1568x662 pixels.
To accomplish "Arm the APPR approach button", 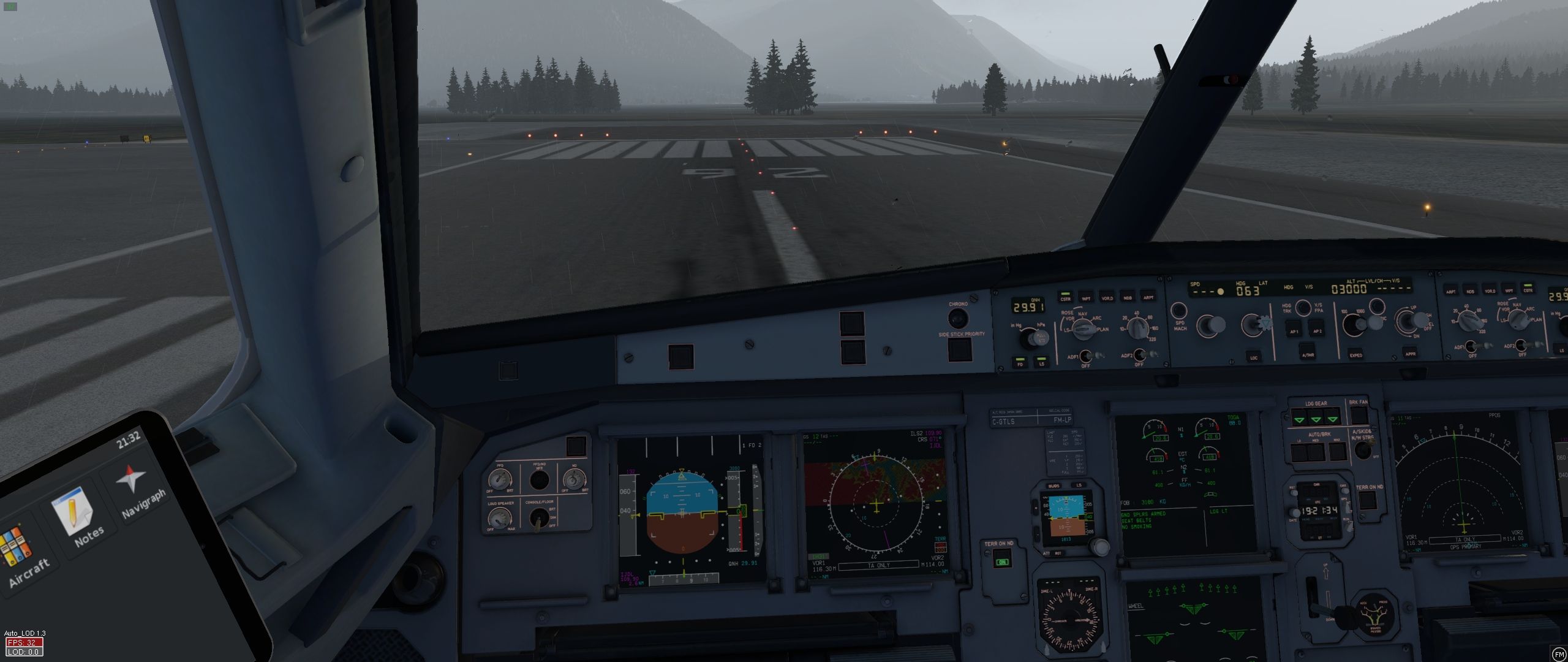I will (x=1410, y=353).
